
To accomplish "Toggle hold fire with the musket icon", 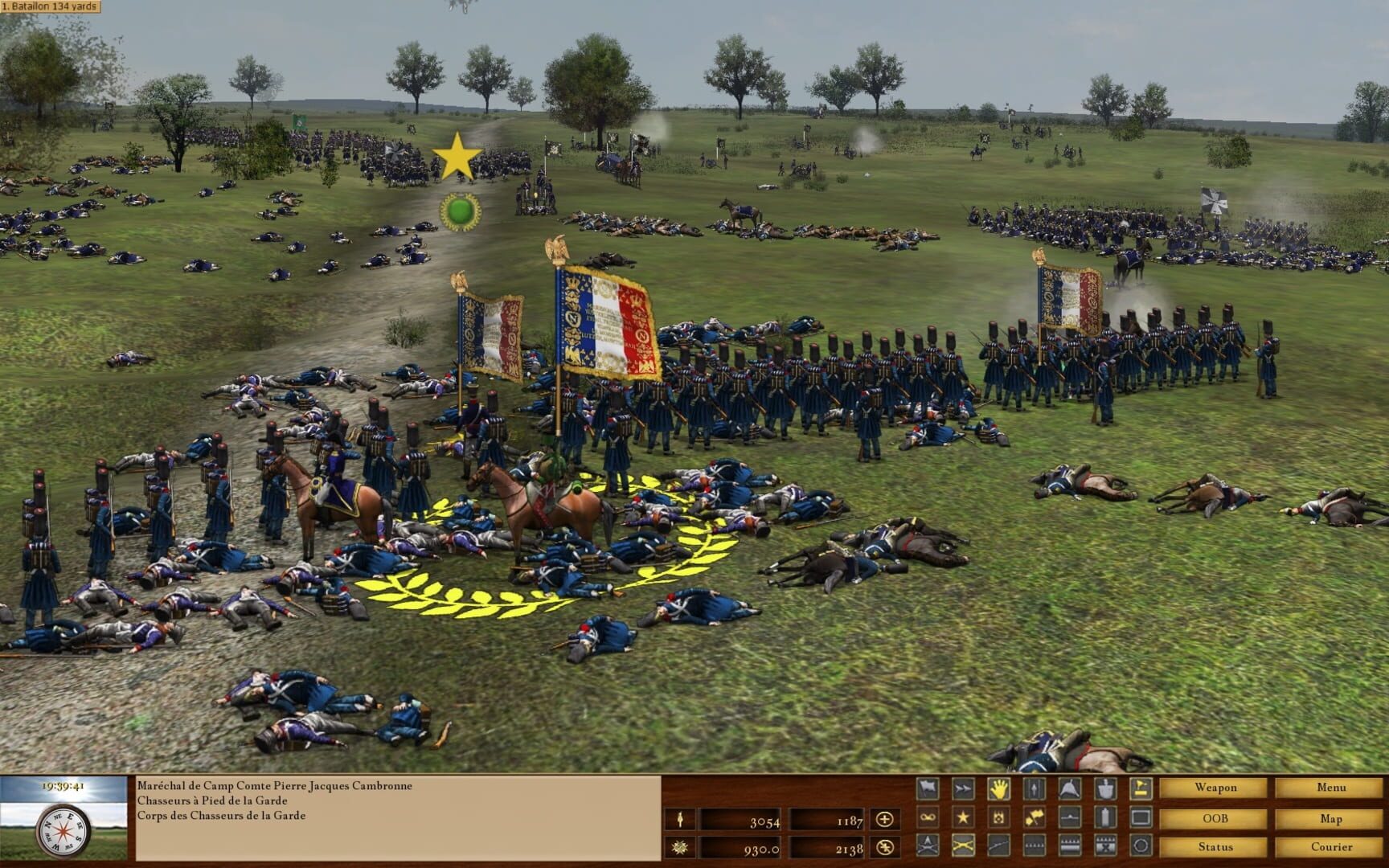I will 998,846.
